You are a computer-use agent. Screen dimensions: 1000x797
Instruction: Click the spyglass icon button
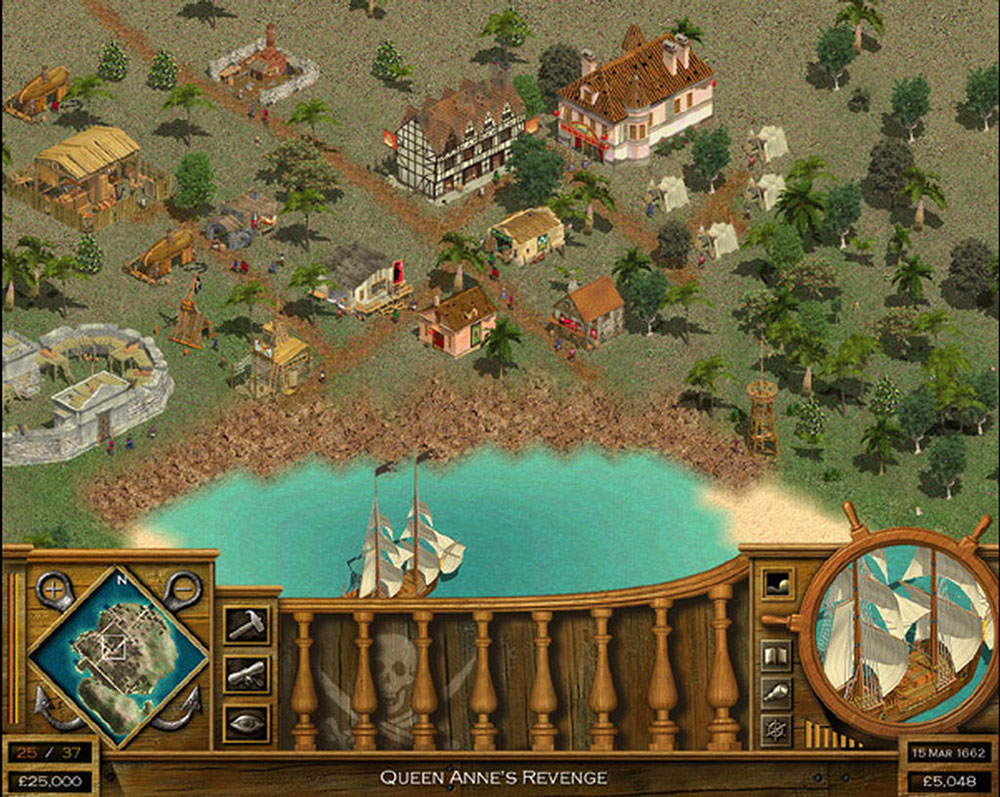pyautogui.click(x=776, y=692)
